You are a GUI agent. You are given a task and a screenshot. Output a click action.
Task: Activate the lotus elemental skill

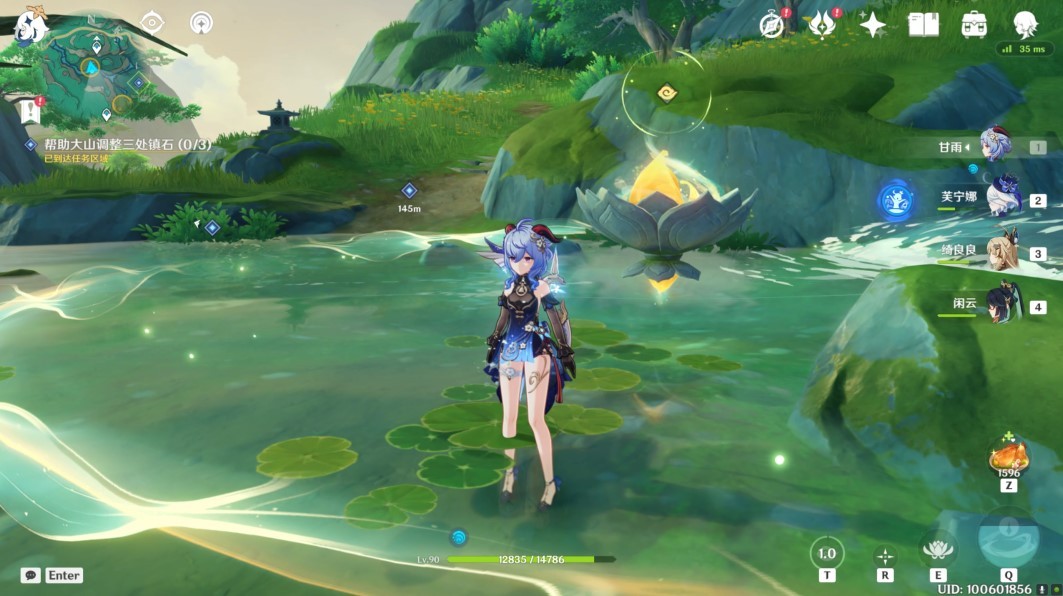pos(938,548)
